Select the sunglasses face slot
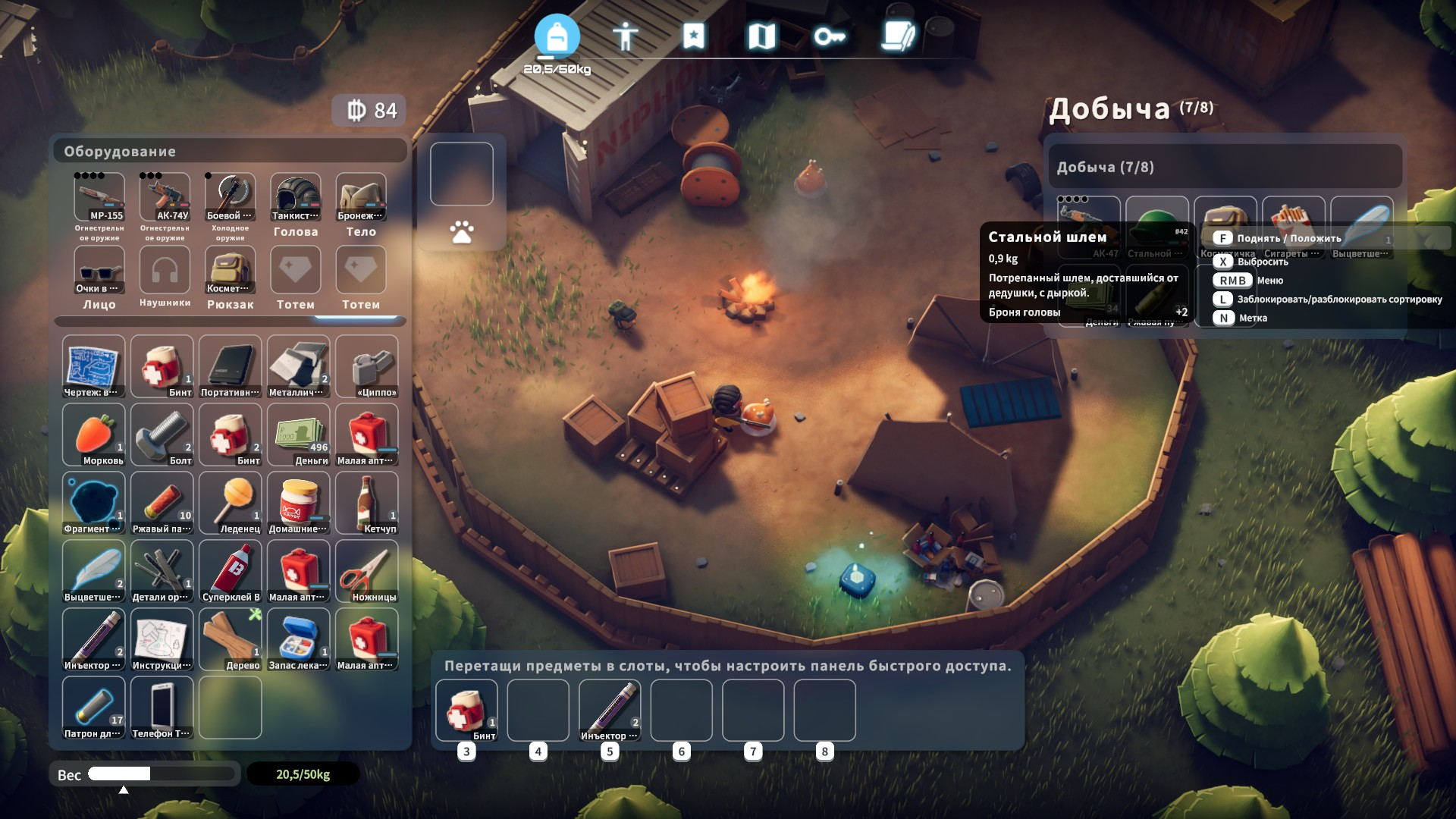The height and width of the screenshot is (819, 1456). pos(99,271)
